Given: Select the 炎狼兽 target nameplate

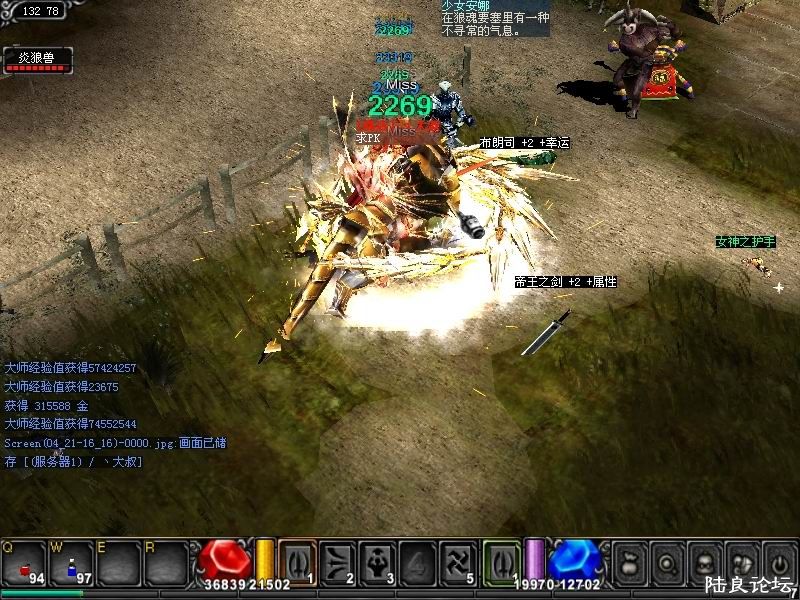Looking at the screenshot, I should click(x=36, y=60).
